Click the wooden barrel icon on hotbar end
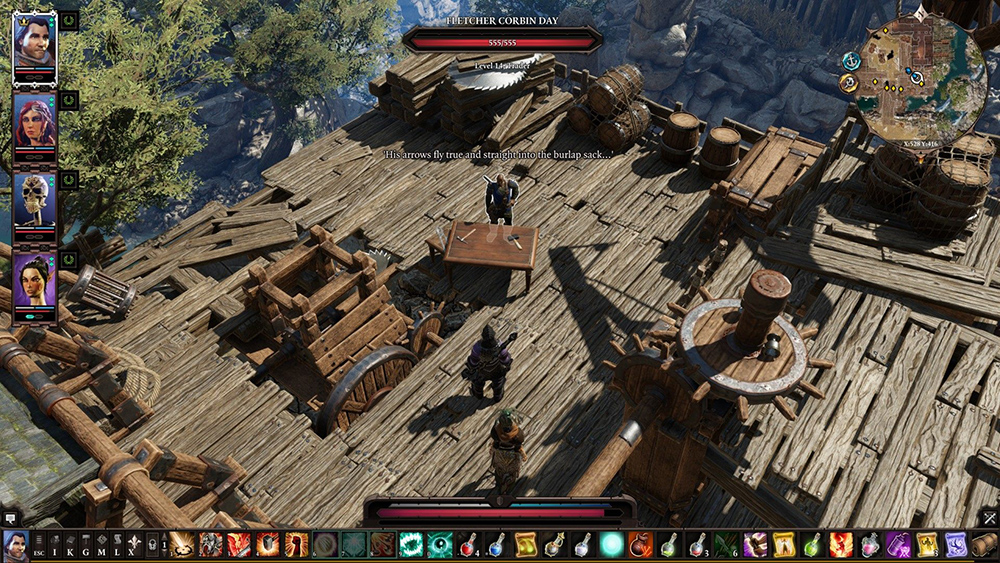Screen dimensions: 1000x563 [984, 545]
